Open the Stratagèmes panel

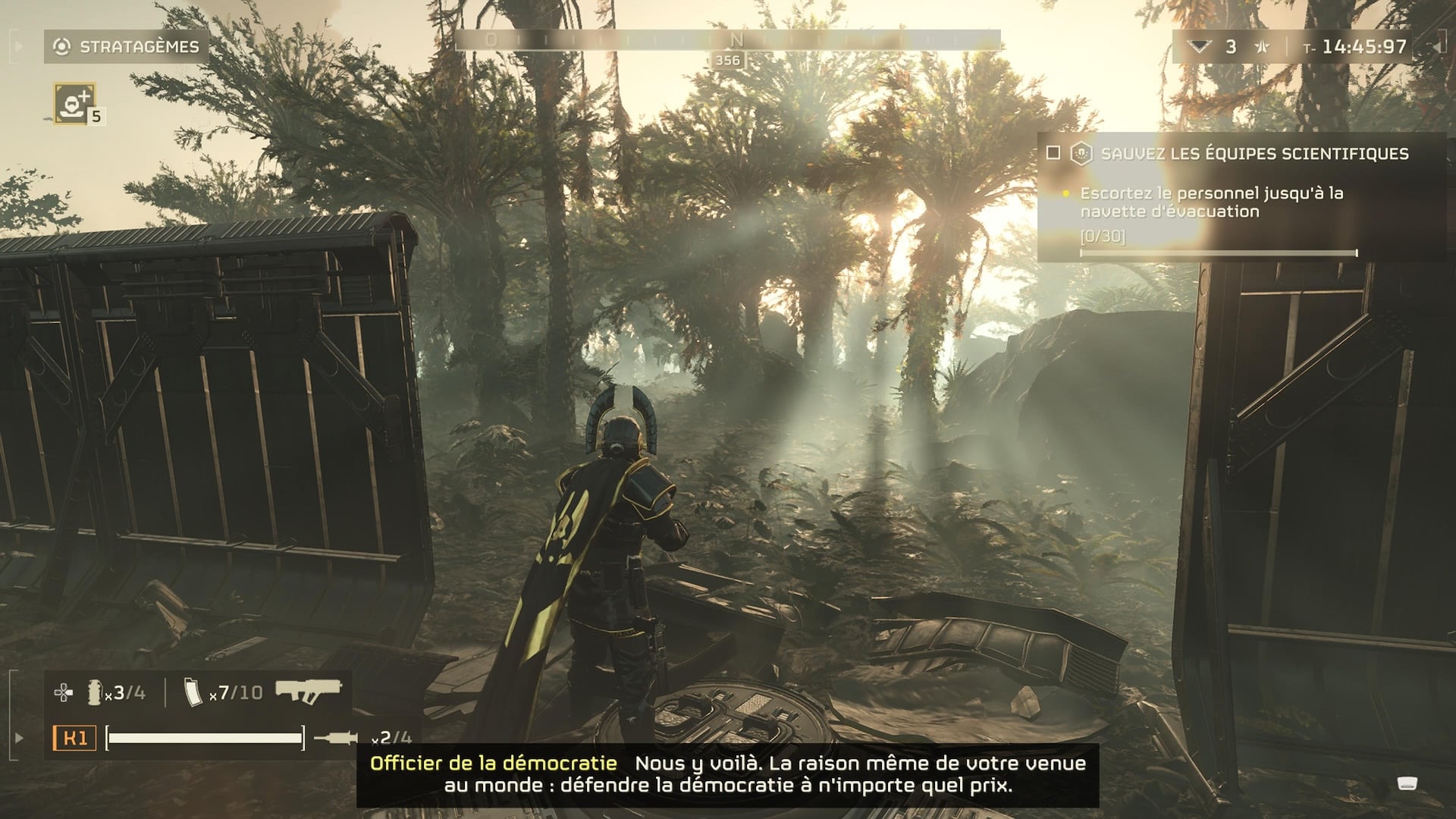coord(127,47)
